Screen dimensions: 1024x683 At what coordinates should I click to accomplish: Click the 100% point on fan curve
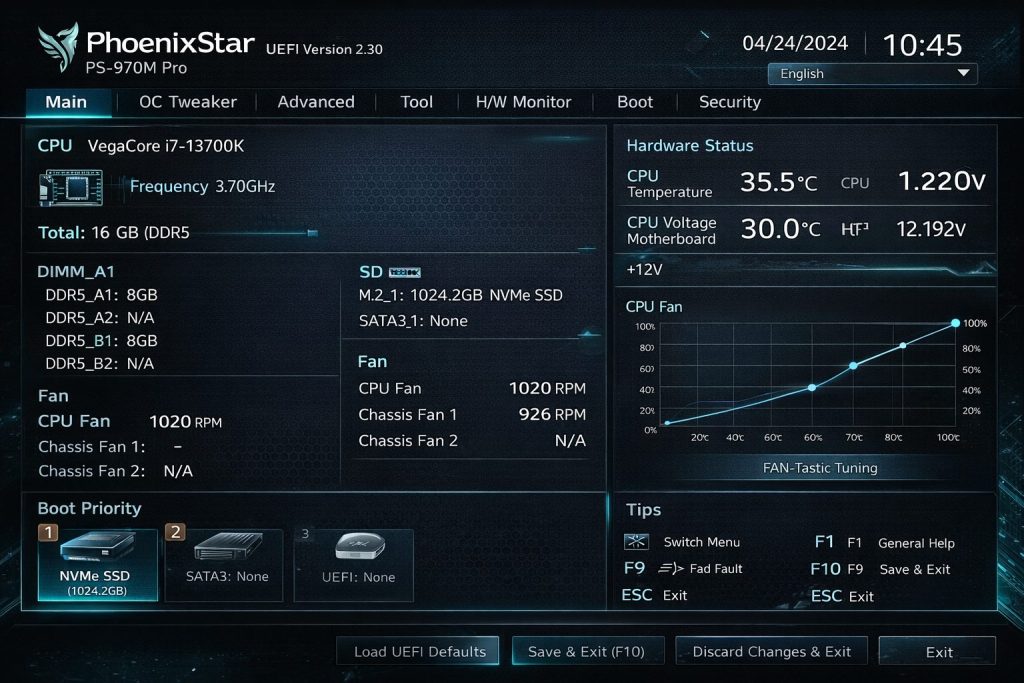pyautogui.click(x=955, y=323)
